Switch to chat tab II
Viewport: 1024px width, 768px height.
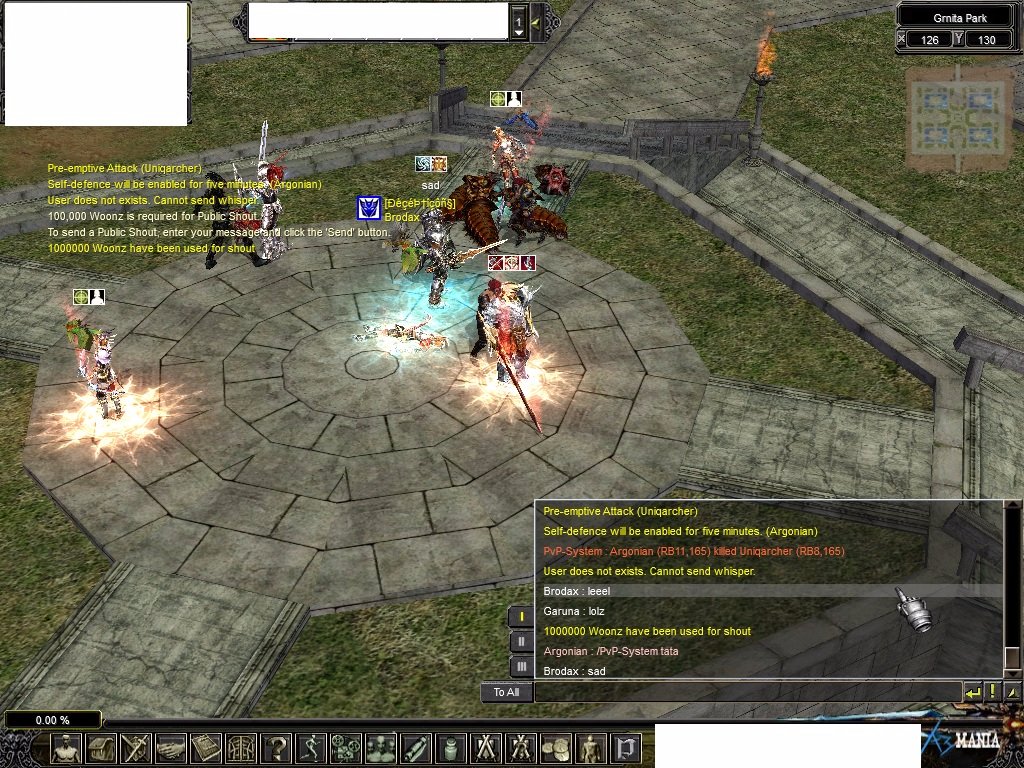(521, 641)
